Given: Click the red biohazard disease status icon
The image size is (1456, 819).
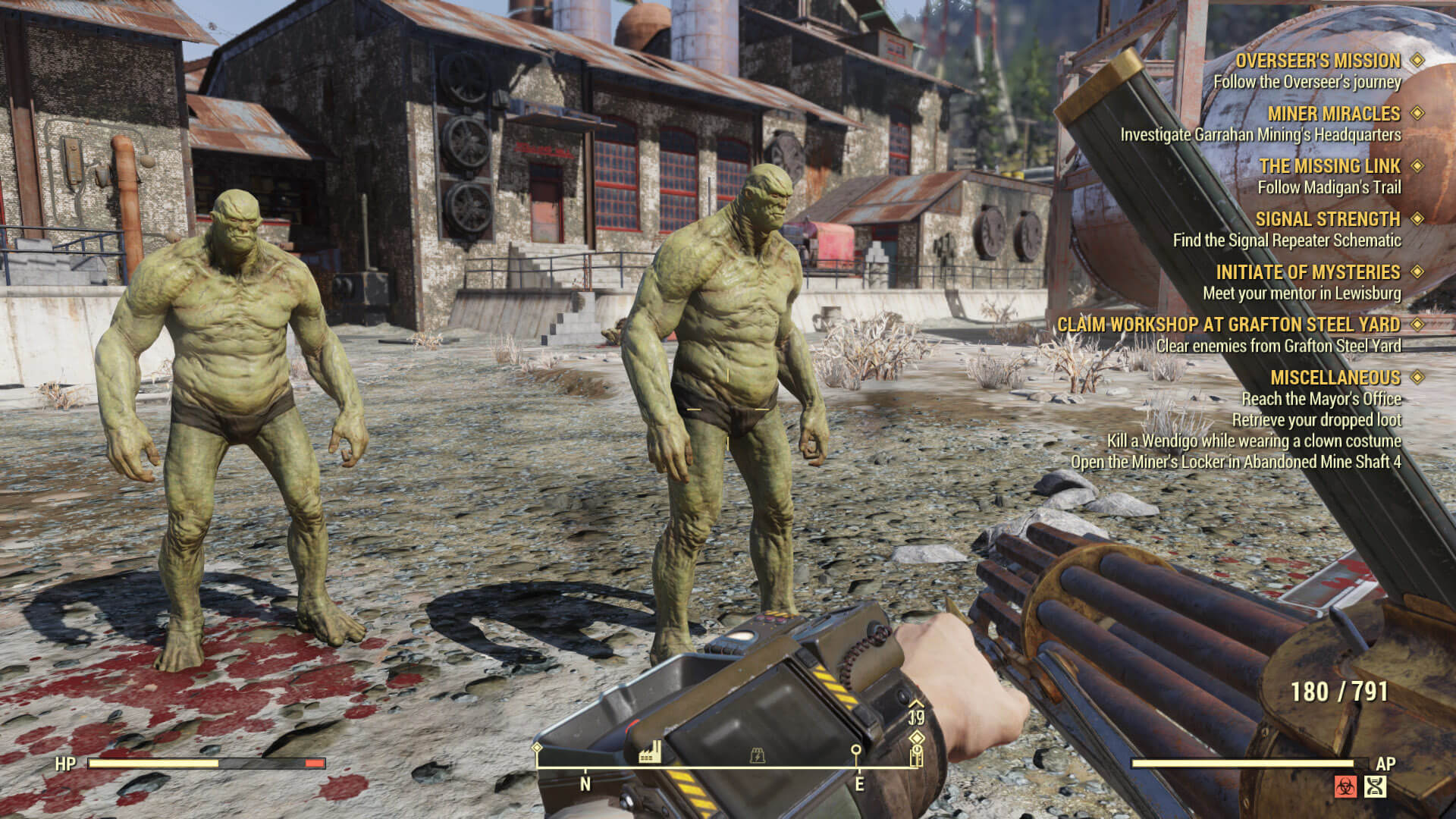Looking at the screenshot, I should (1345, 786).
